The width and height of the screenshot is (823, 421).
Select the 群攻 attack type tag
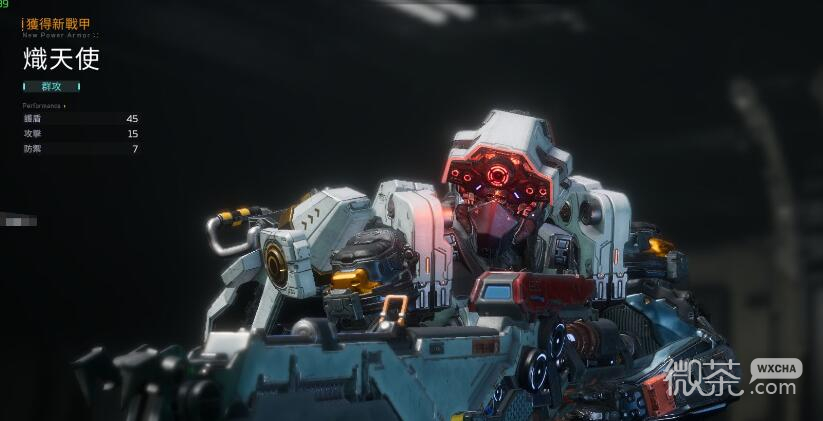(x=51, y=86)
